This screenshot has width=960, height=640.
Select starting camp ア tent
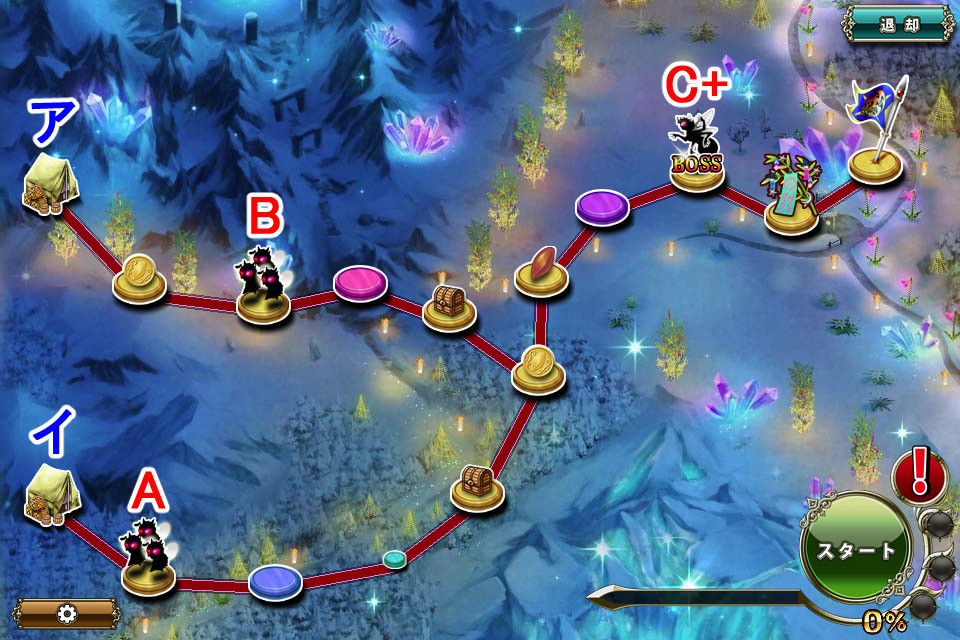pos(47,185)
